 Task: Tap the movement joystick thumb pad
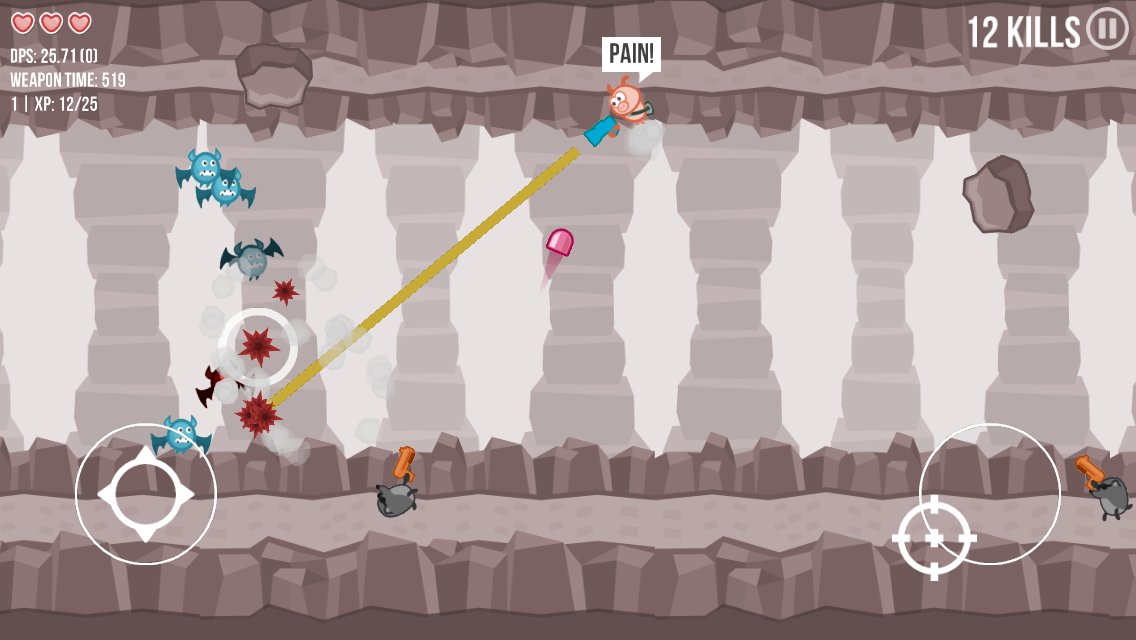(145, 494)
